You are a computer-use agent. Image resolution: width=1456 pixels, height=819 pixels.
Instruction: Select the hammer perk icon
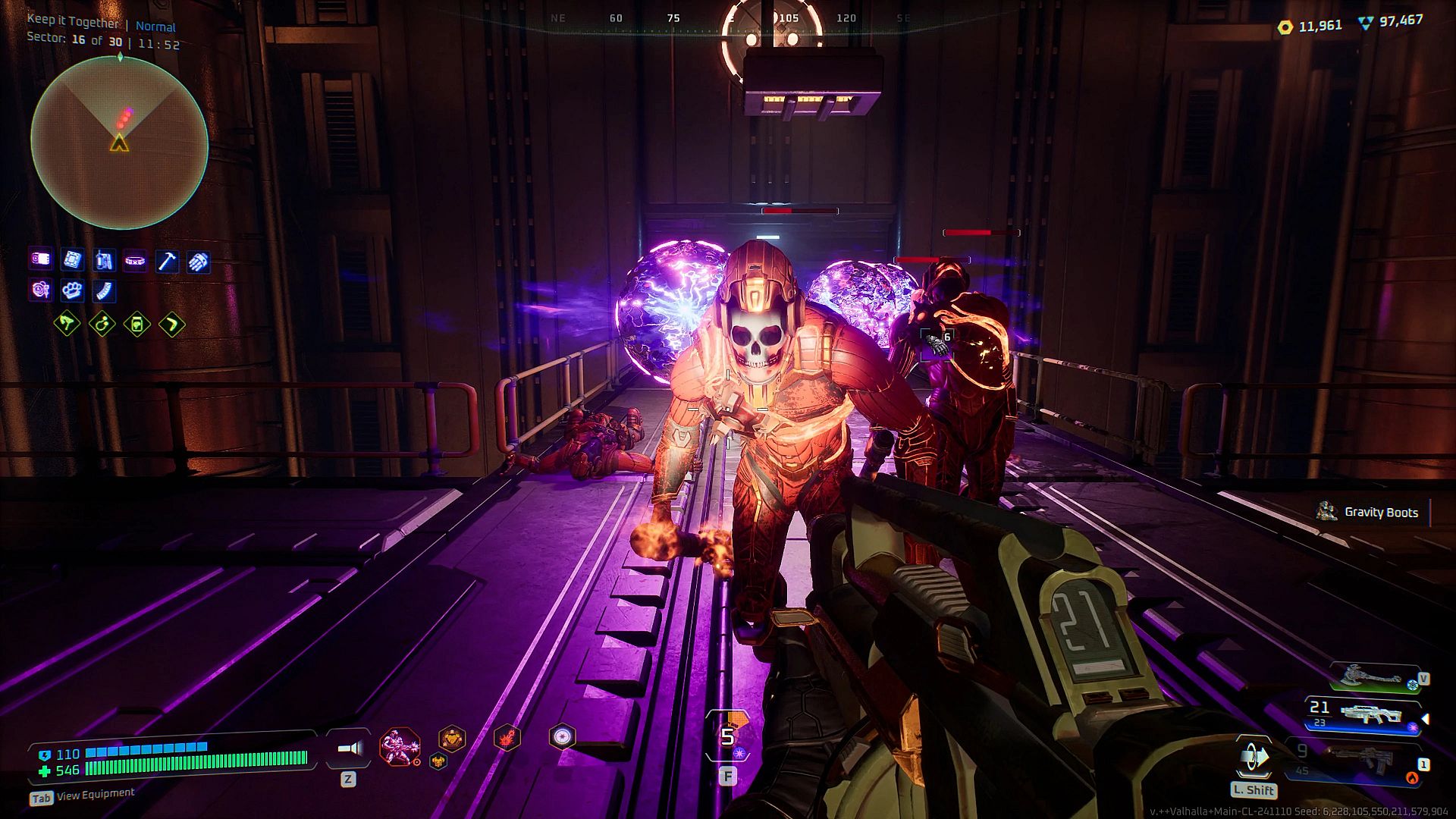pyautogui.click(x=167, y=262)
